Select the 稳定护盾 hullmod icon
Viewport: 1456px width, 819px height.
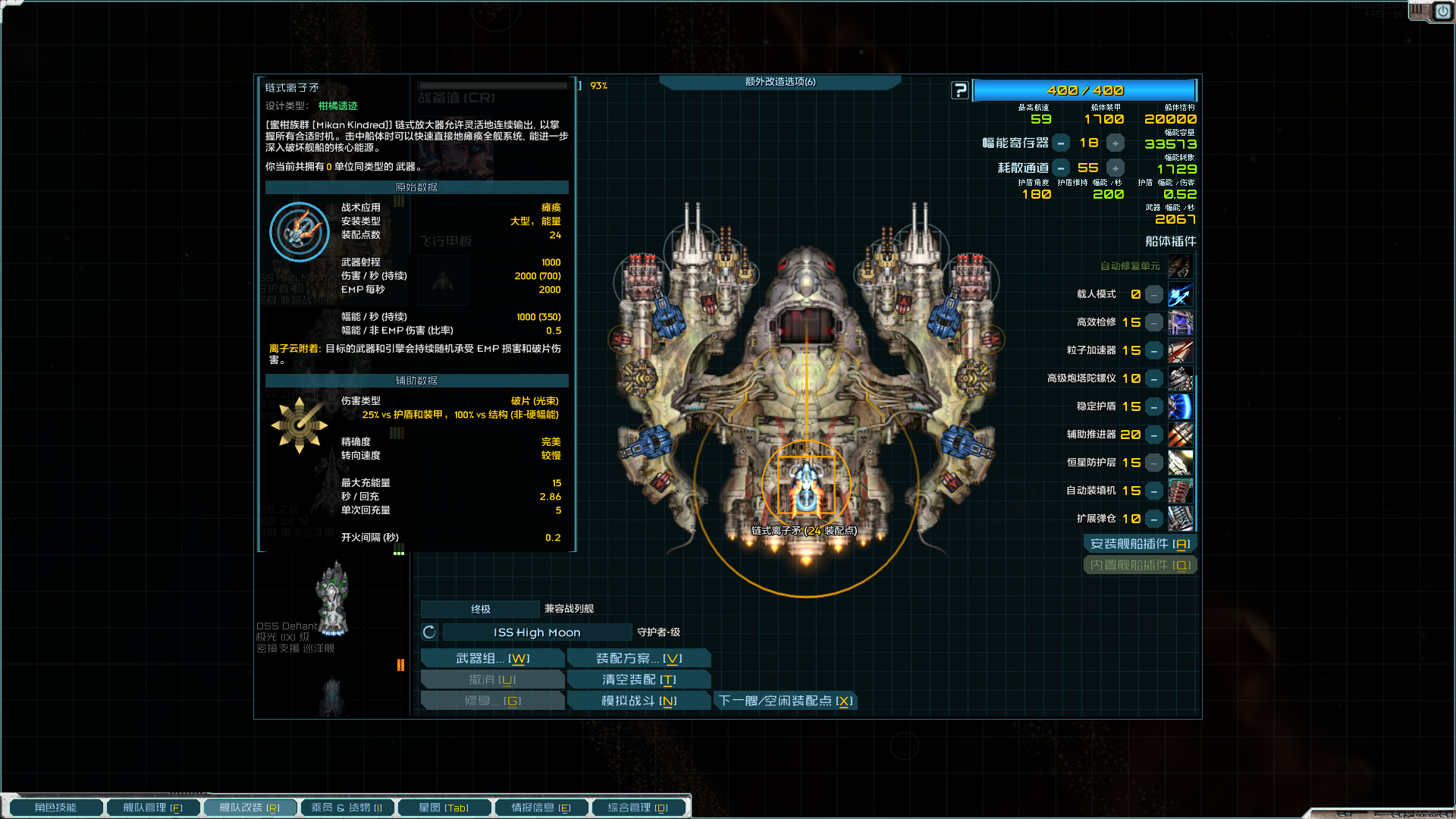coord(1181,406)
